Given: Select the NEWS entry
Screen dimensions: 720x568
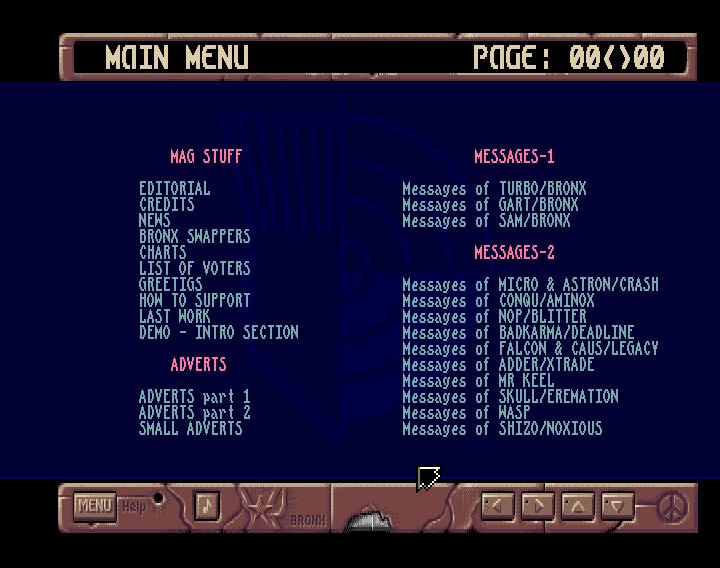Looking at the screenshot, I should [x=155, y=221].
